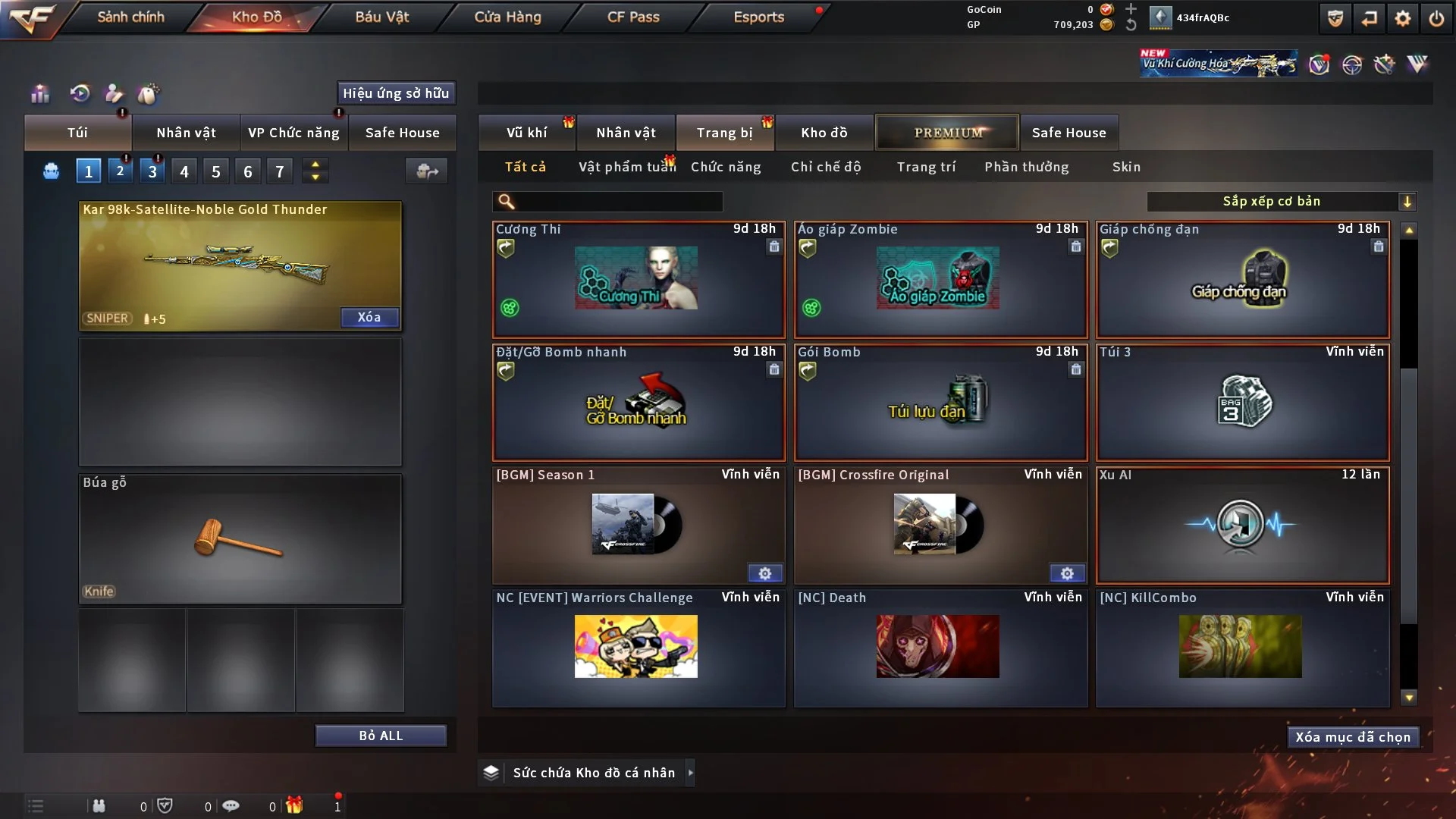This screenshot has height=819, width=1456.
Task: Pick the Búa gỗ knife slot
Action: pos(240,538)
